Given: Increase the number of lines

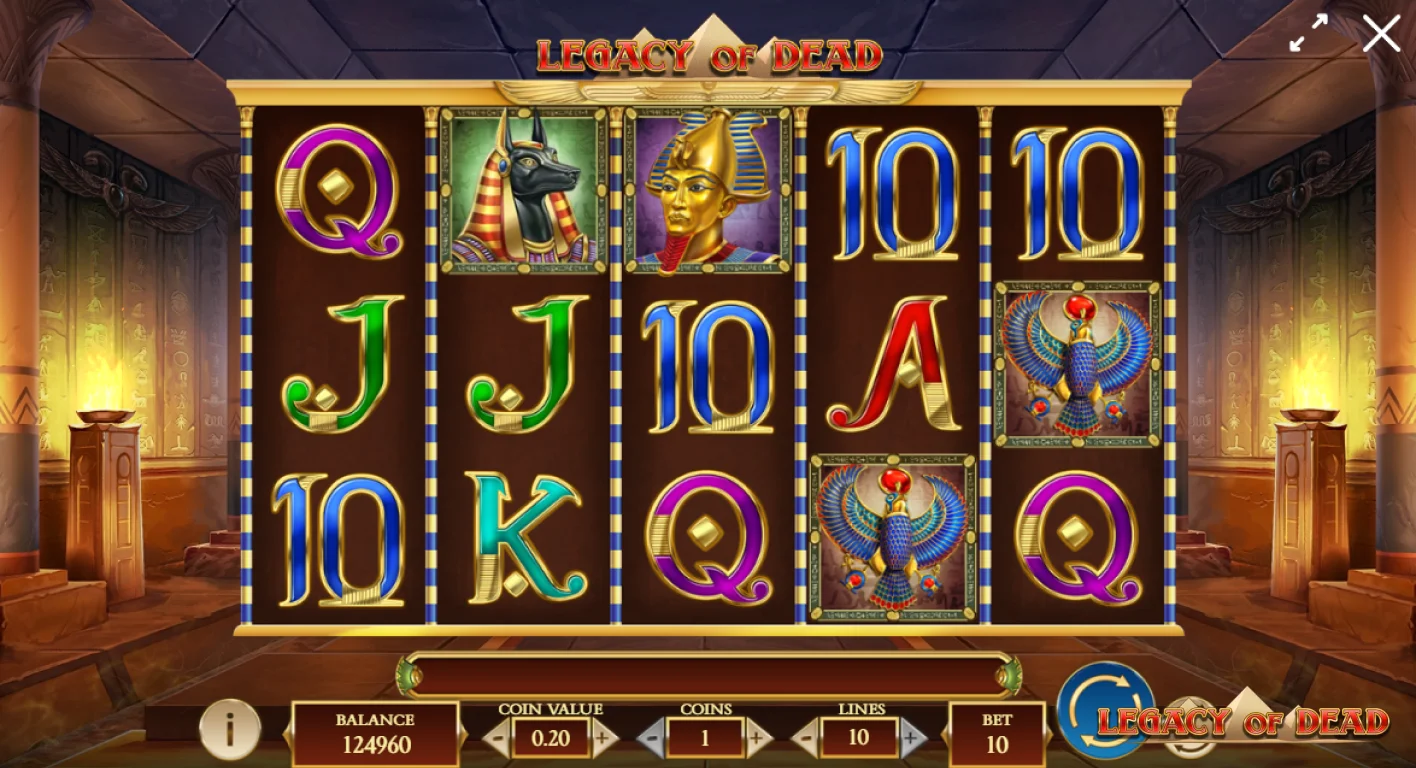Looking at the screenshot, I should pos(910,740).
